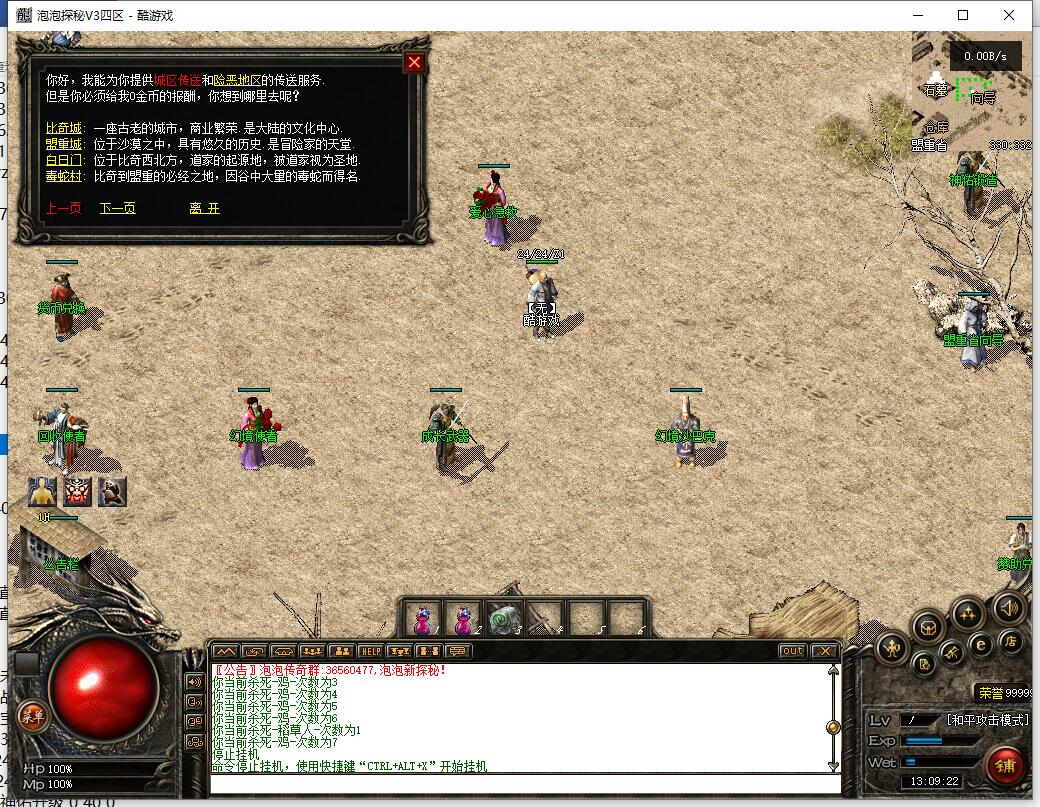Open the round 菜单 menu button
Image resolution: width=1040 pixels, height=807 pixels.
pyautogui.click(x=33, y=715)
